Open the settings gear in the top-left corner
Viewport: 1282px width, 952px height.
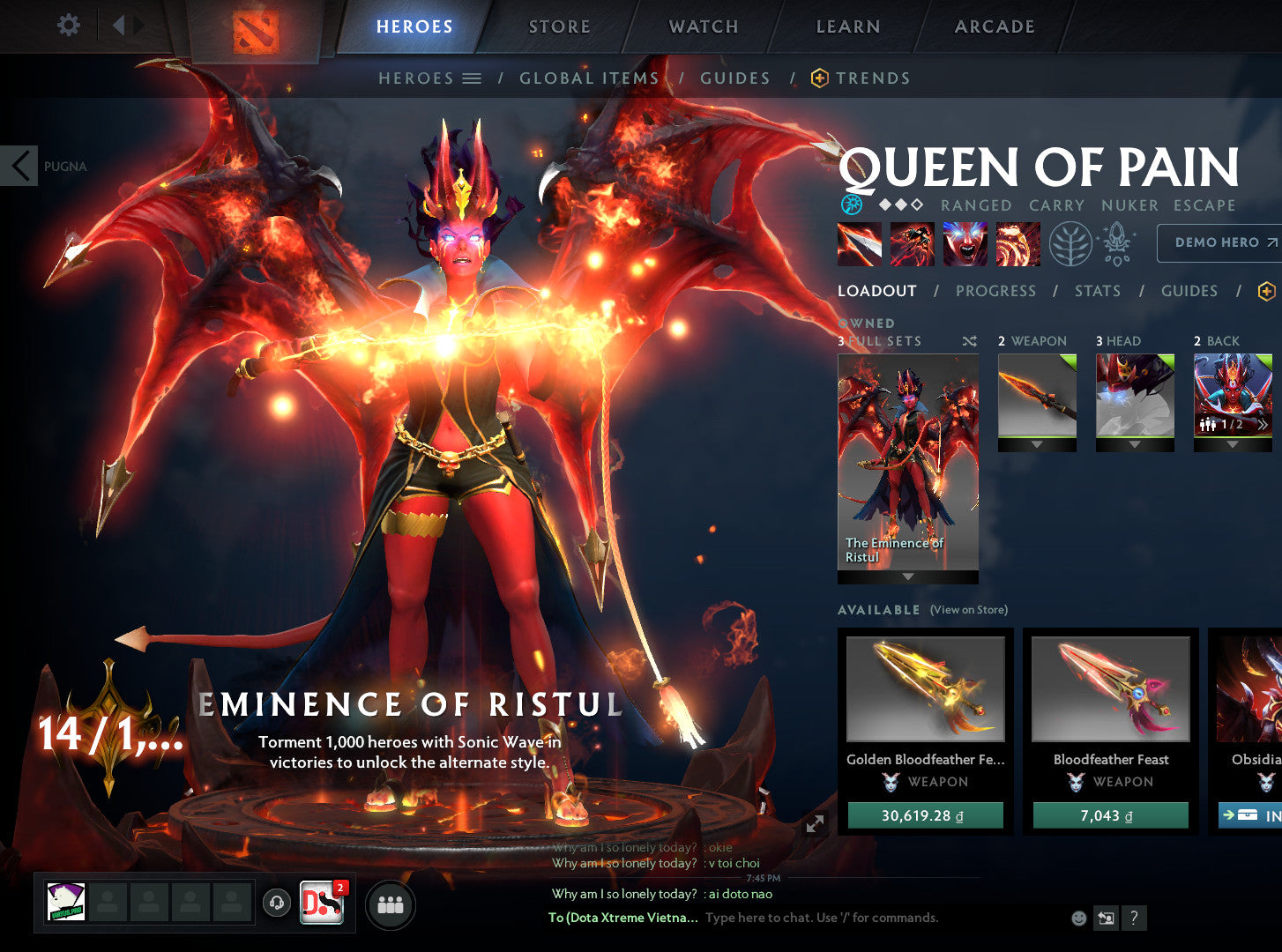pyautogui.click(x=66, y=25)
